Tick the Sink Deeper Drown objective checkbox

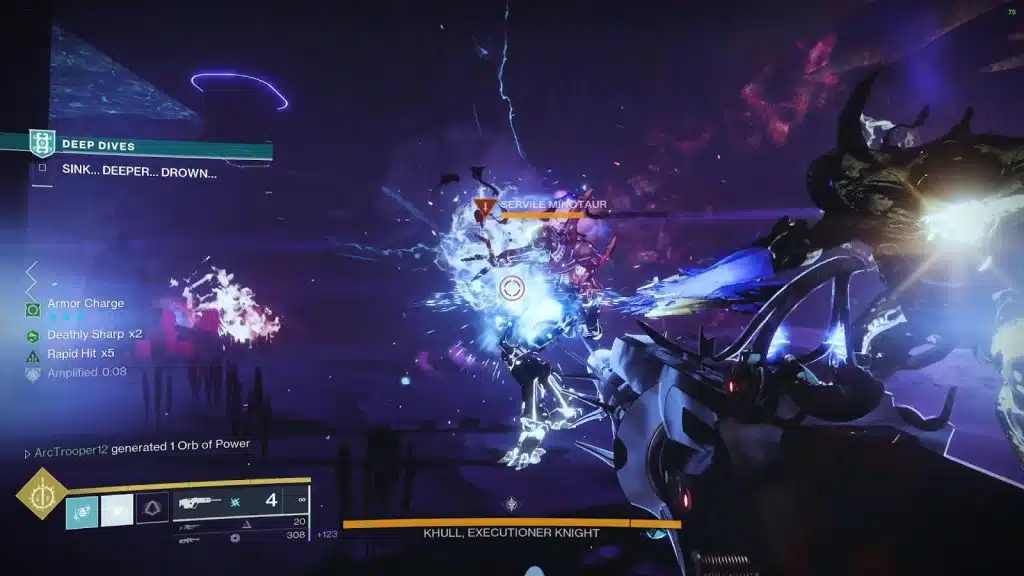tap(42, 169)
